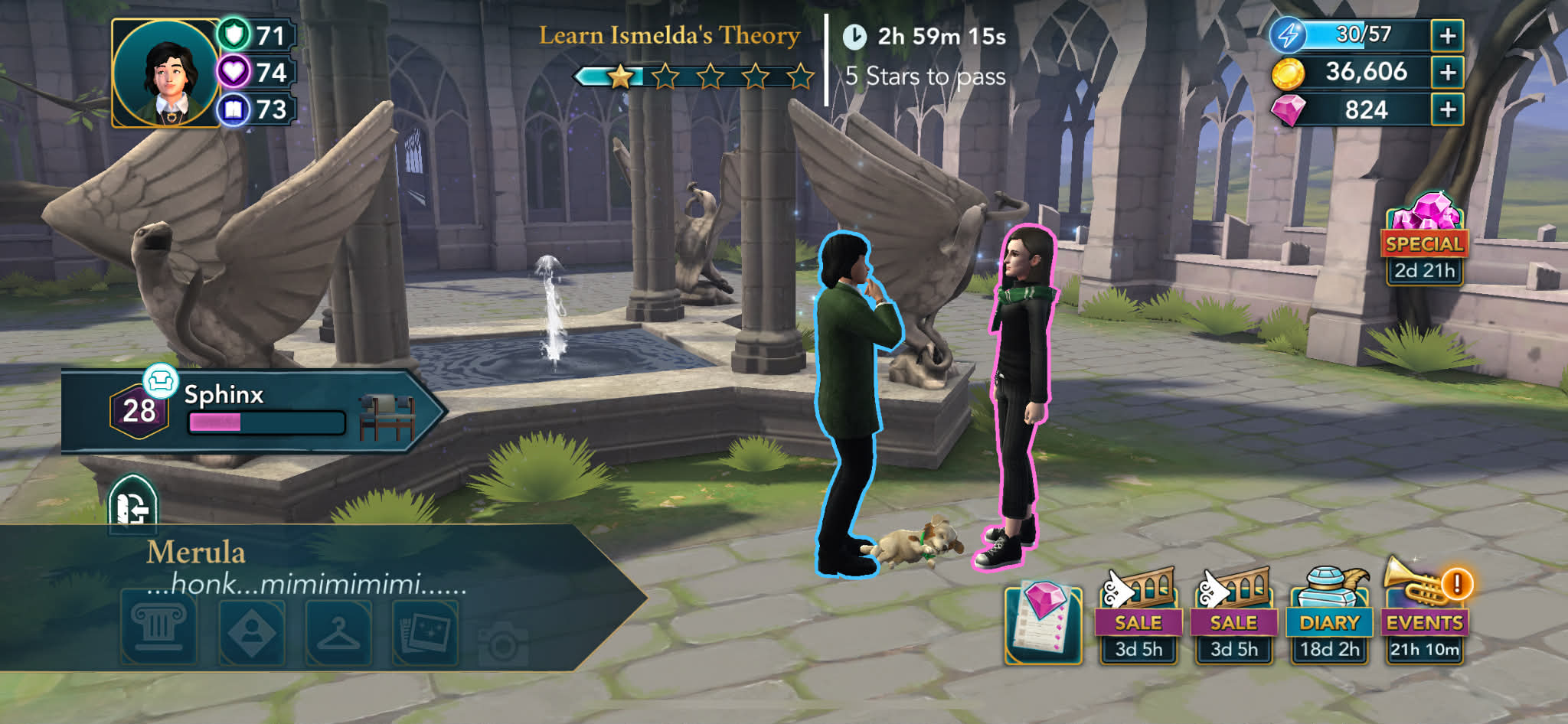Open the player avatar profile portrait
The image size is (1568, 724).
coord(166,73)
